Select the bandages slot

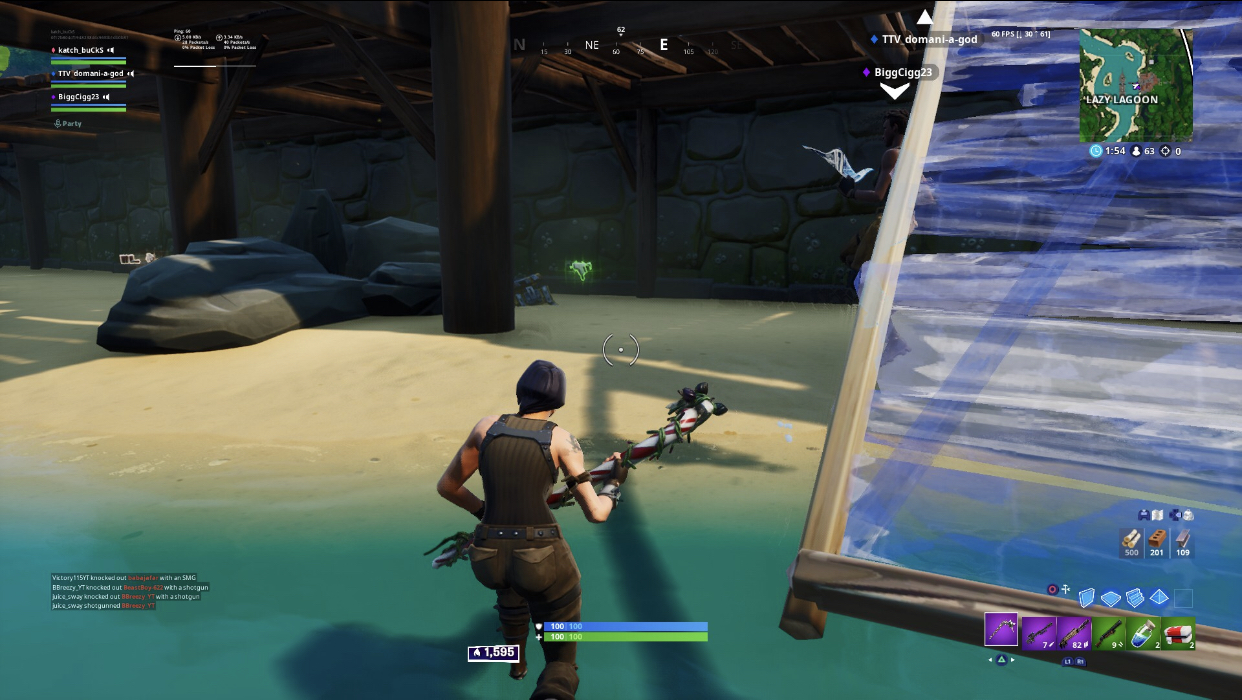1179,632
